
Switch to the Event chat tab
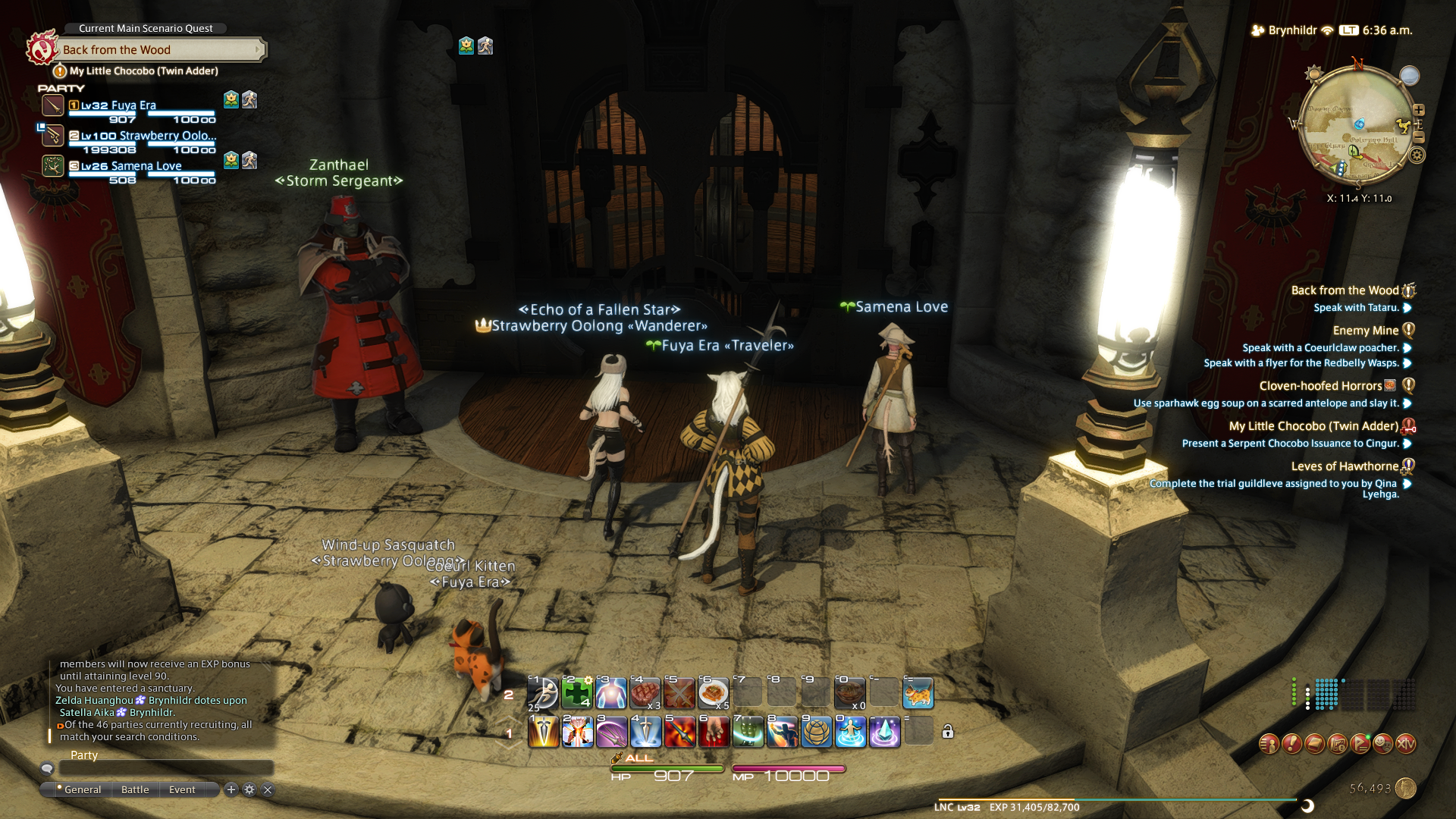182,789
